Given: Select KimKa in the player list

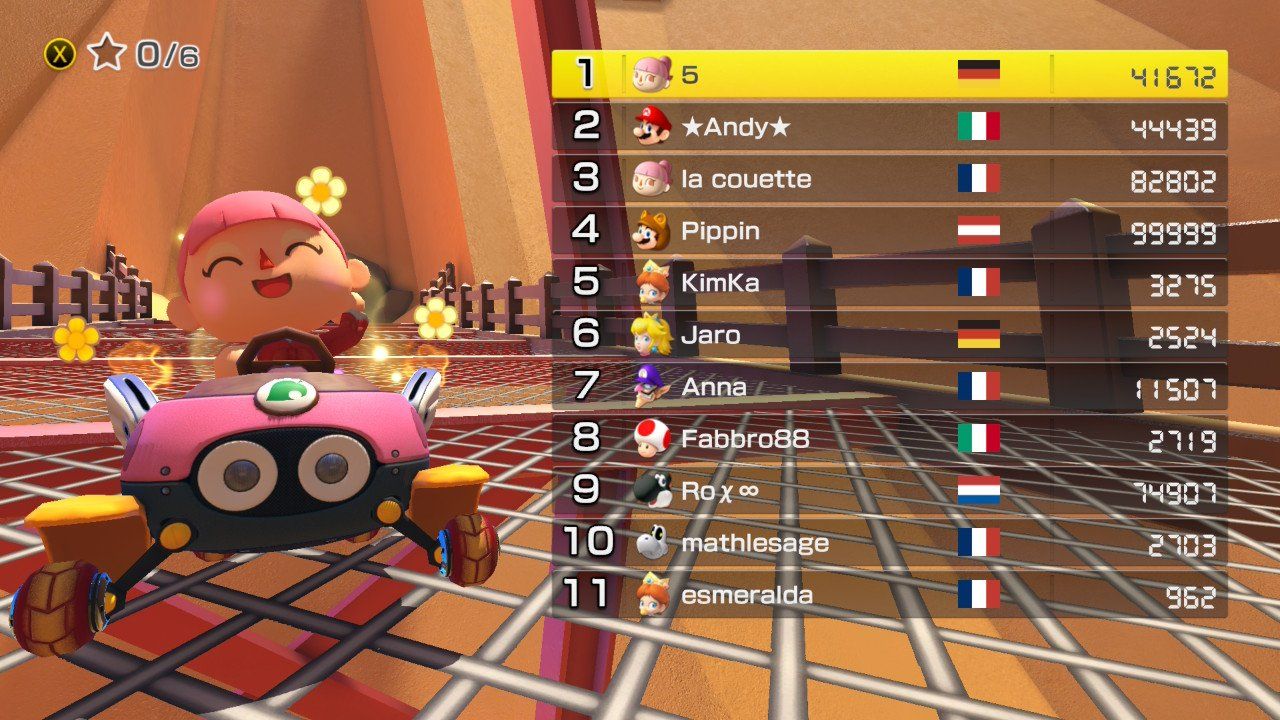Looking at the screenshot, I should (x=889, y=283).
